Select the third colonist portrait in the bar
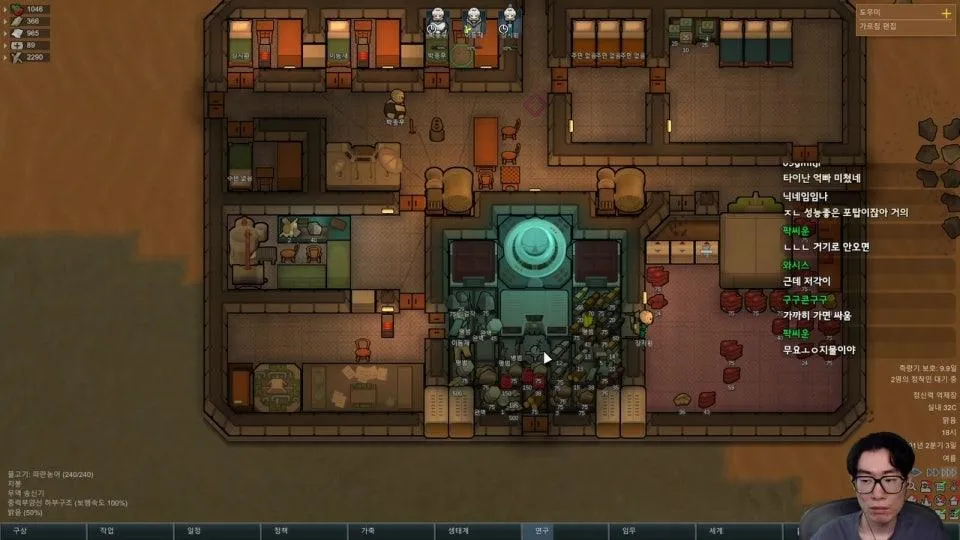960x540 pixels. [x=509, y=18]
